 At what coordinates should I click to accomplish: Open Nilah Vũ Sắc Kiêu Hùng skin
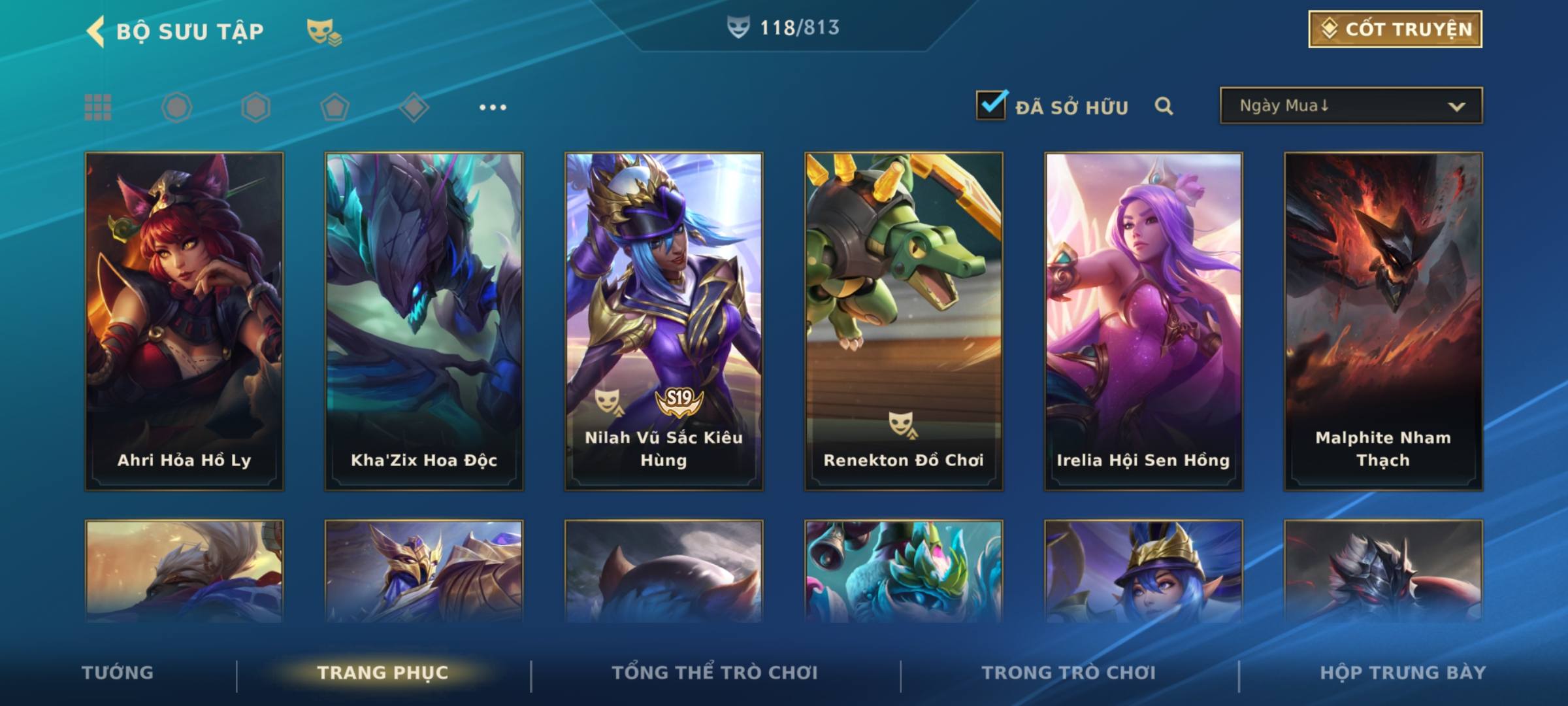tap(664, 320)
